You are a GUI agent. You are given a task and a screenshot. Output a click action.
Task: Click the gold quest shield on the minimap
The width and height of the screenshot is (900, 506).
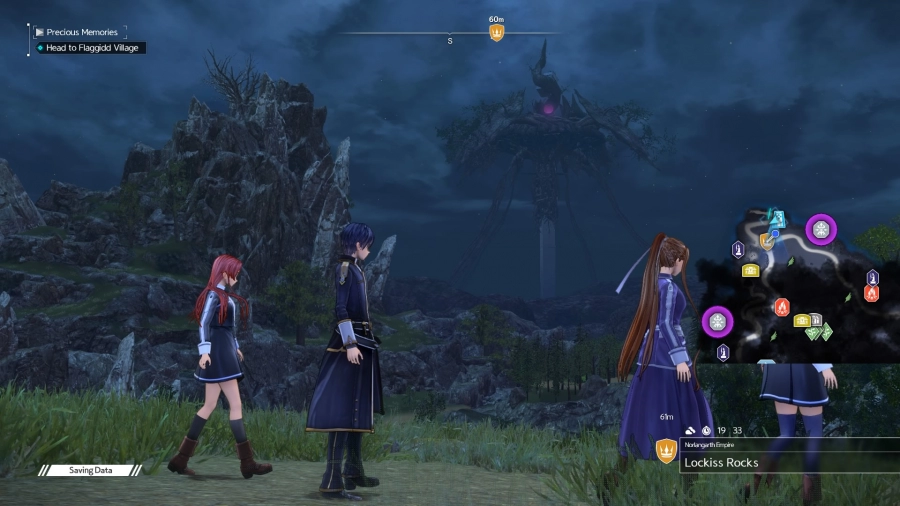766,241
